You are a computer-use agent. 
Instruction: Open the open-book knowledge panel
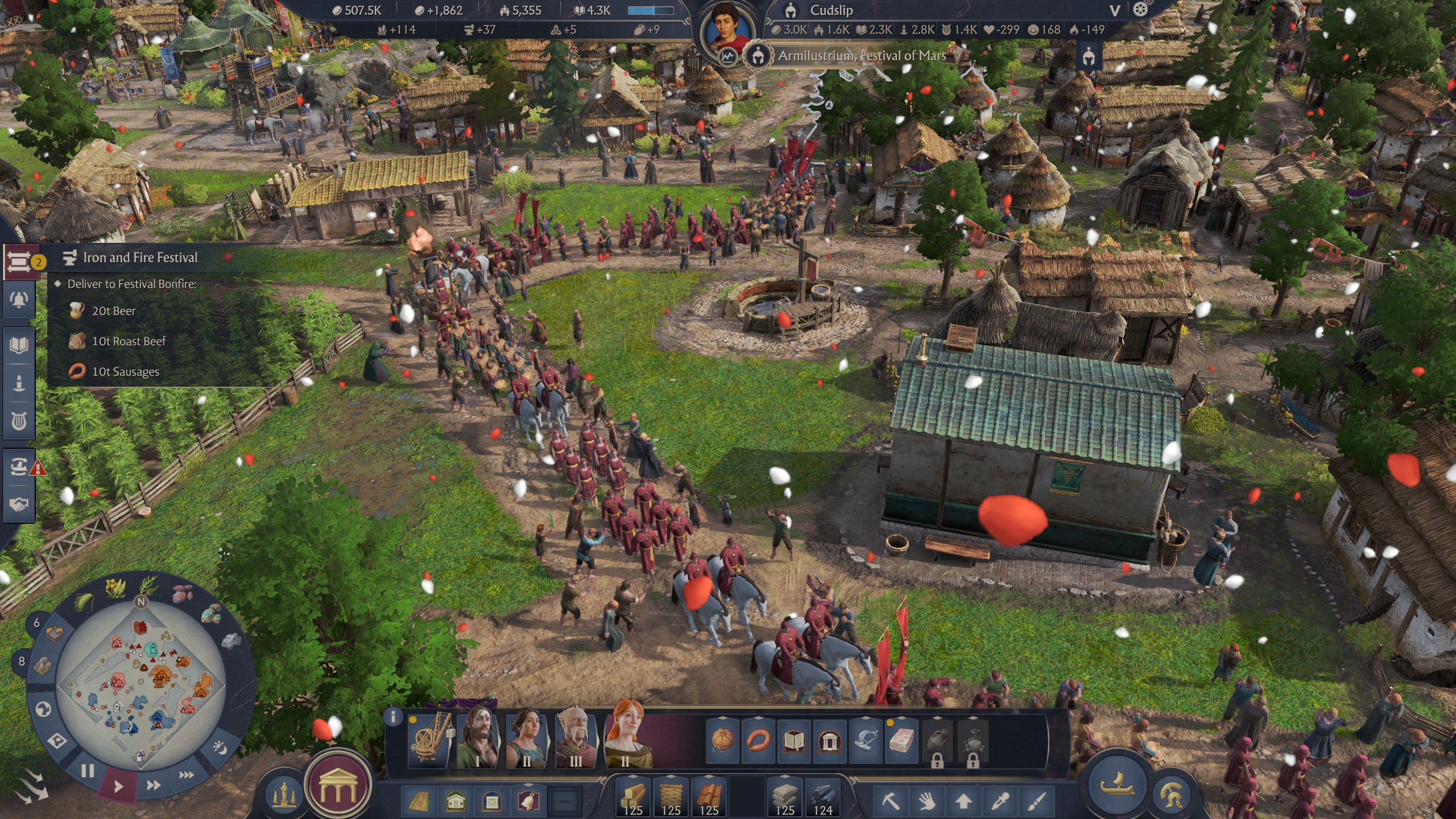click(x=19, y=345)
